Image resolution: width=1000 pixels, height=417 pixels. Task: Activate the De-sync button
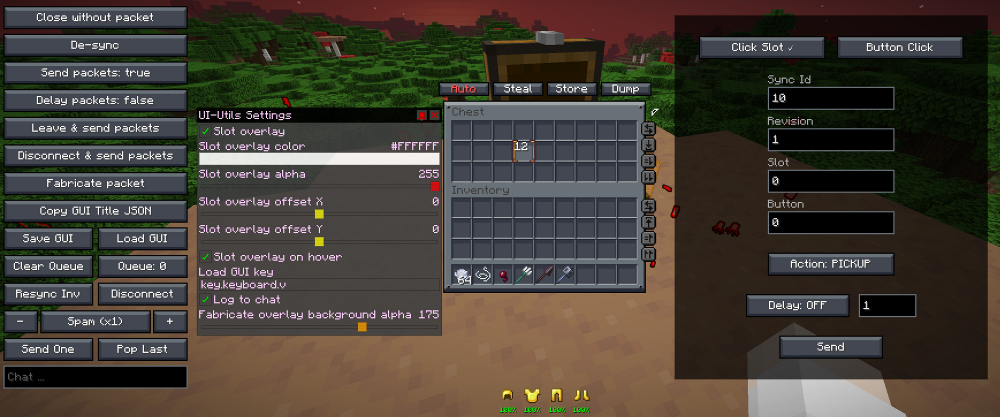(x=95, y=46)
